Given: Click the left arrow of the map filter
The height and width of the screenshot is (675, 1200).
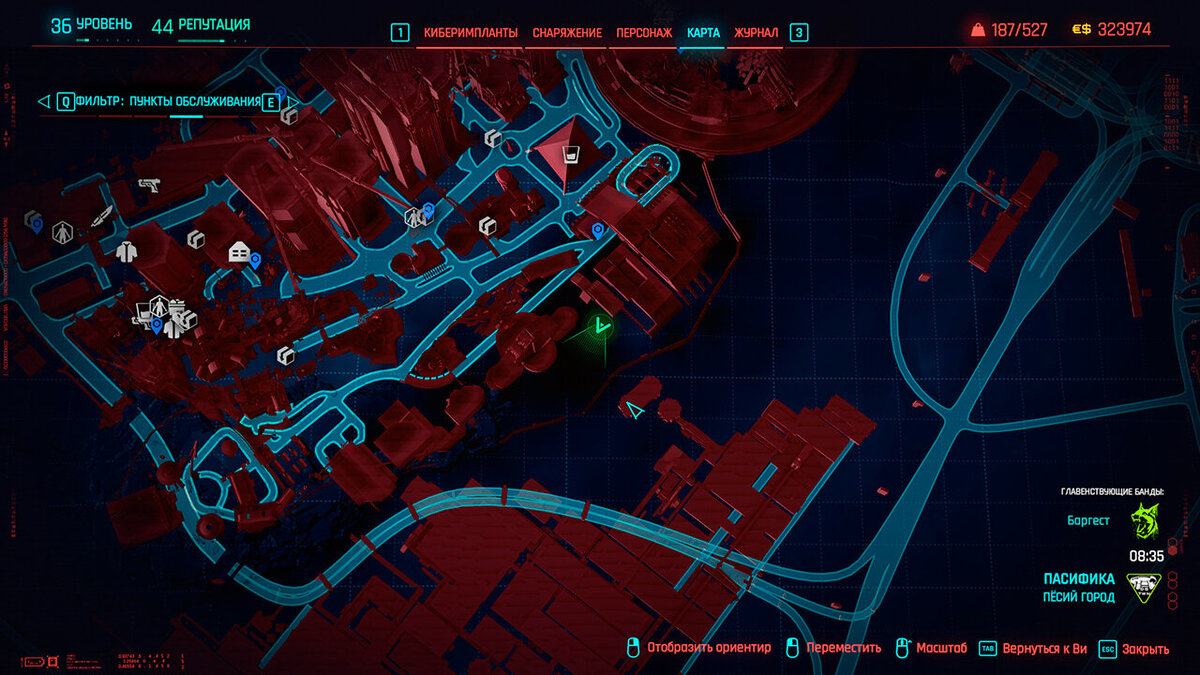Looking at the screenshot, I should 43,101.
